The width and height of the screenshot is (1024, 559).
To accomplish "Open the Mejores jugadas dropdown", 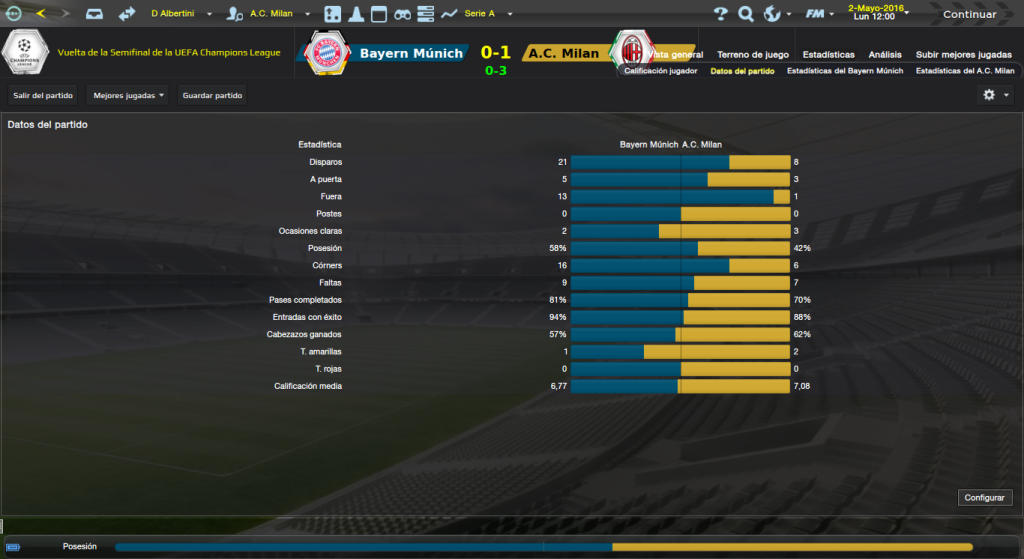I will point(128,95).
